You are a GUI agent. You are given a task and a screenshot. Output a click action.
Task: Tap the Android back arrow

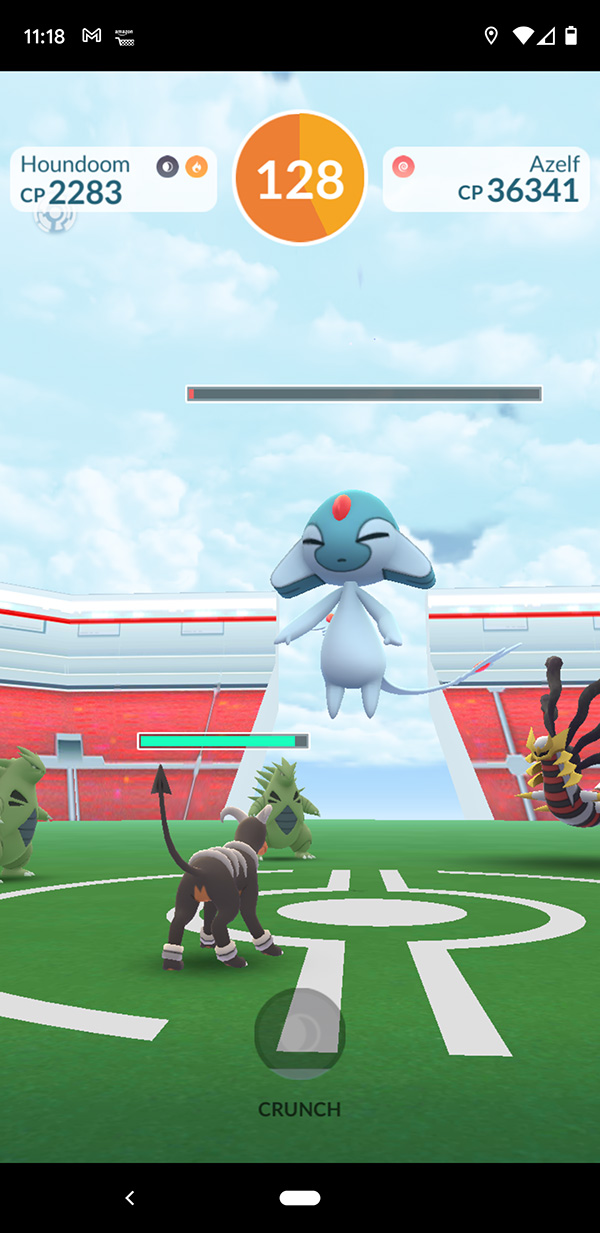tap(129, 1197)
